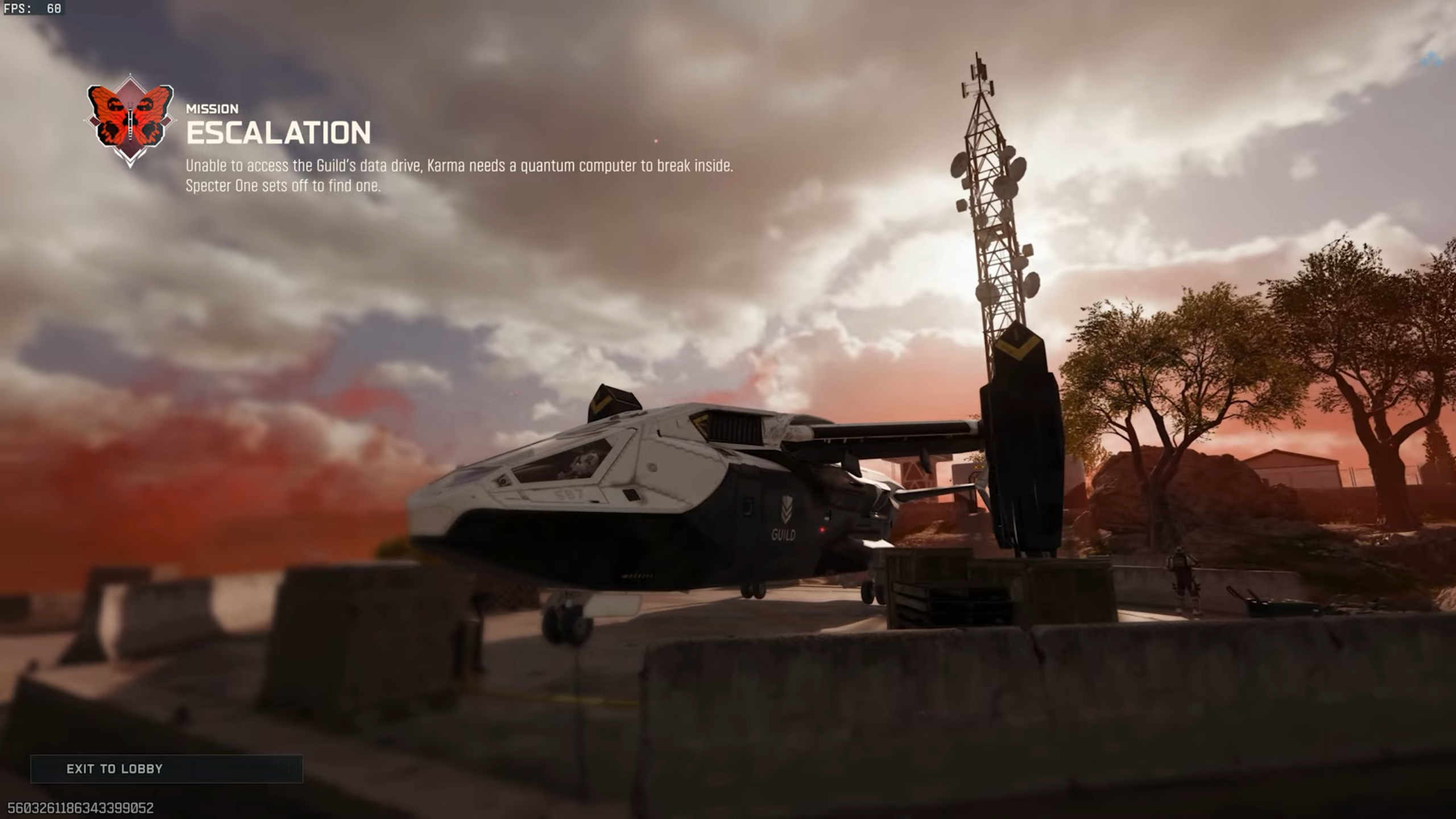Select the red navigation light on the aircraft
The height and width of the screenshot is (819, 1456).
(x=822, y=530)
